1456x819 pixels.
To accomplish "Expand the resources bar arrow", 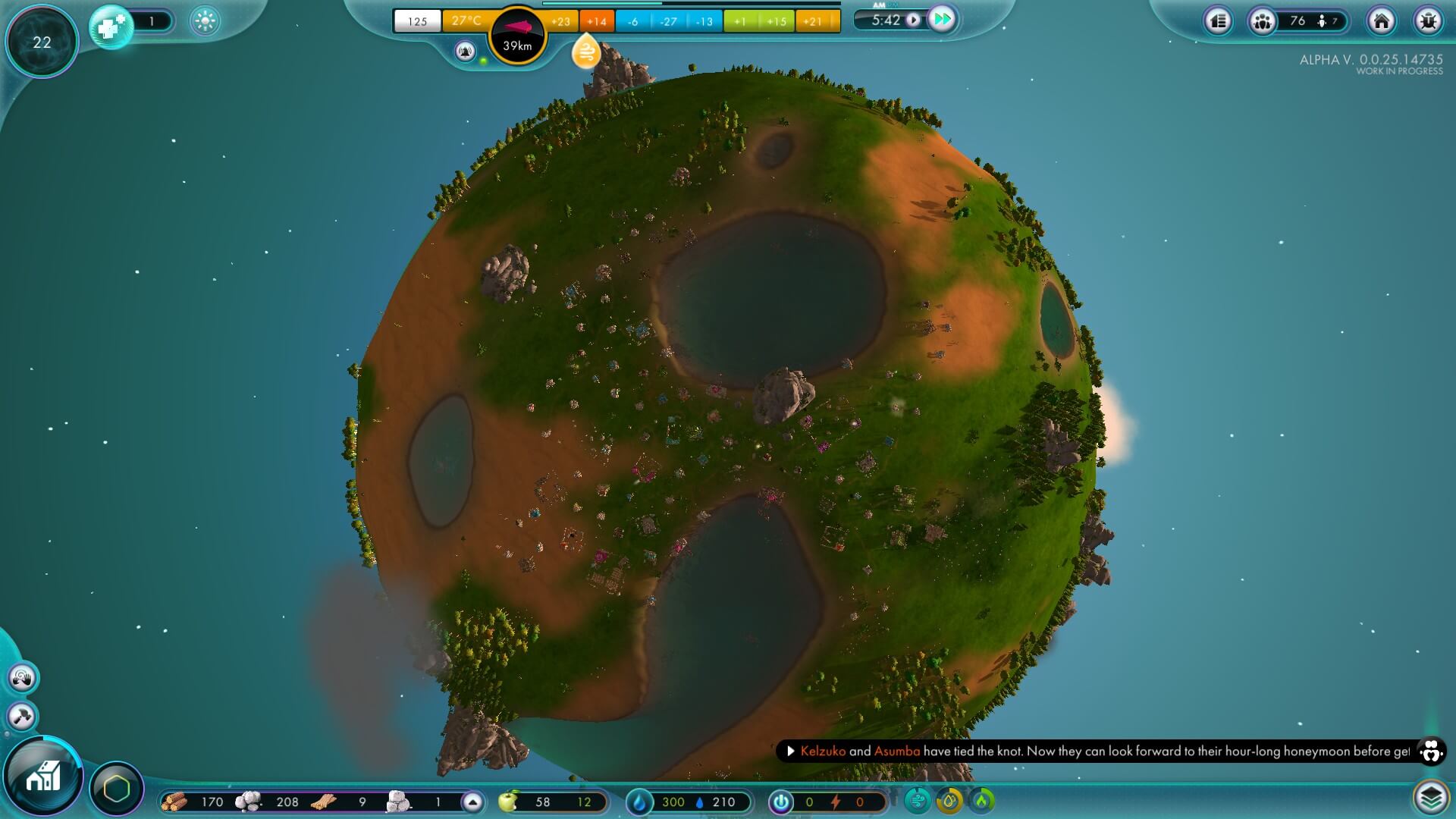I will 472,802.
